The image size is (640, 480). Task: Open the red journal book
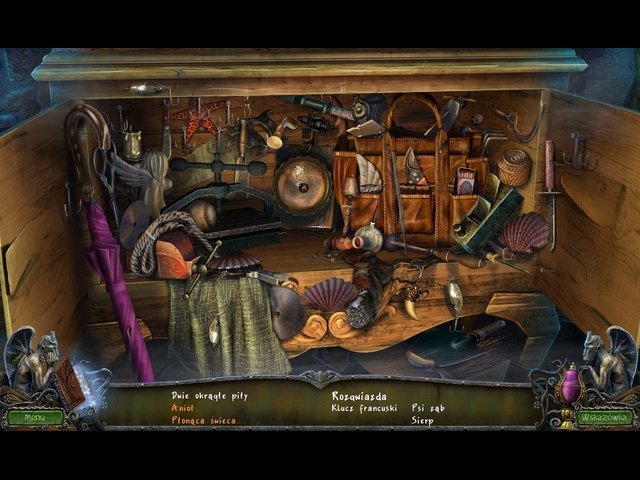[71, 384]
